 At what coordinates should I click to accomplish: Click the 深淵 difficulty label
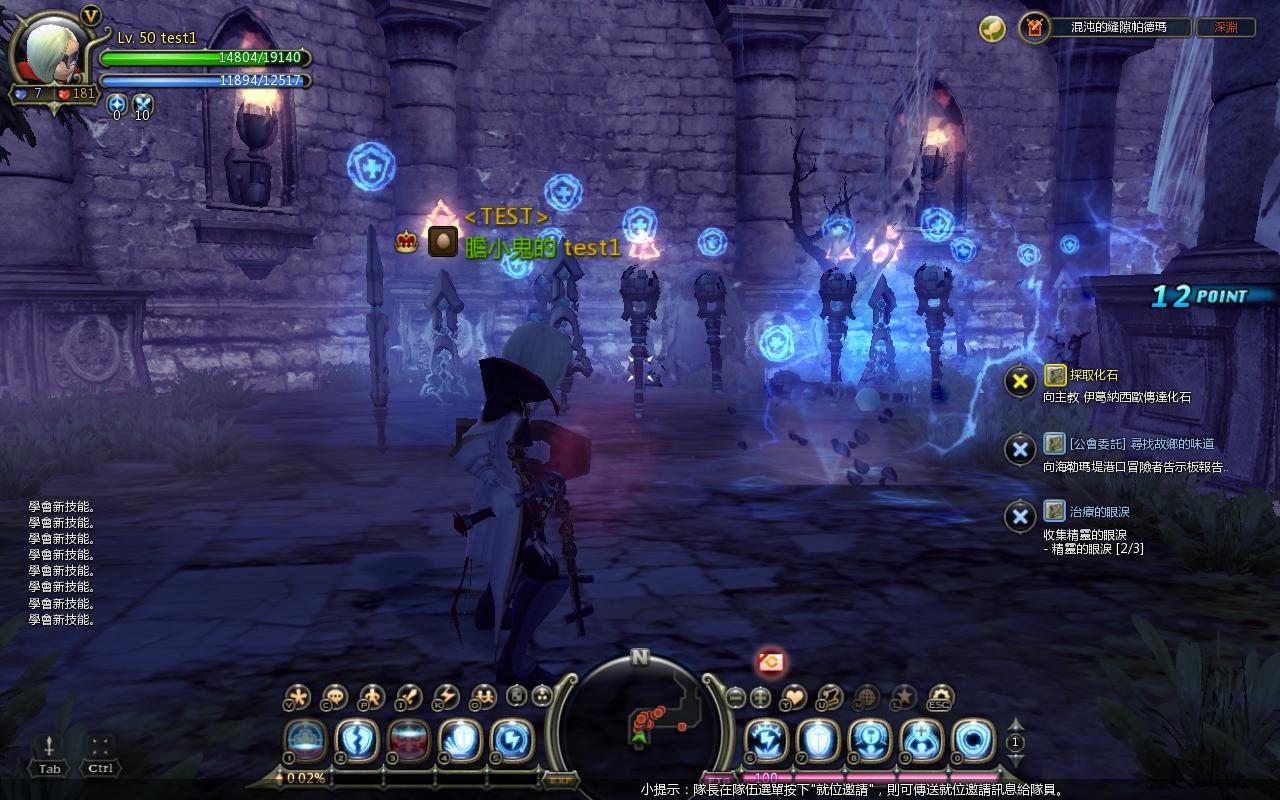pos(1226,28)
